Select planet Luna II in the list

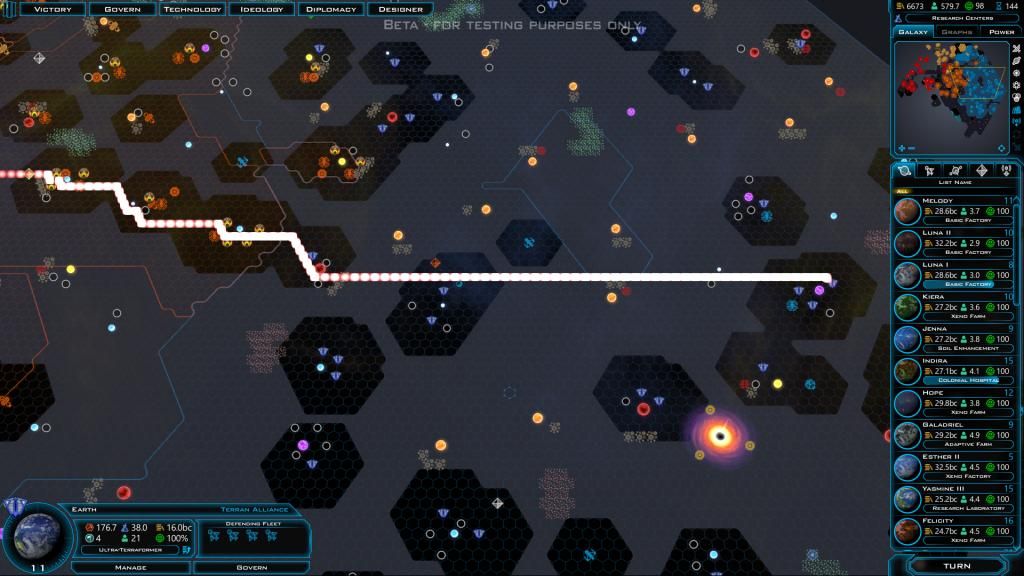coord(955,242)
